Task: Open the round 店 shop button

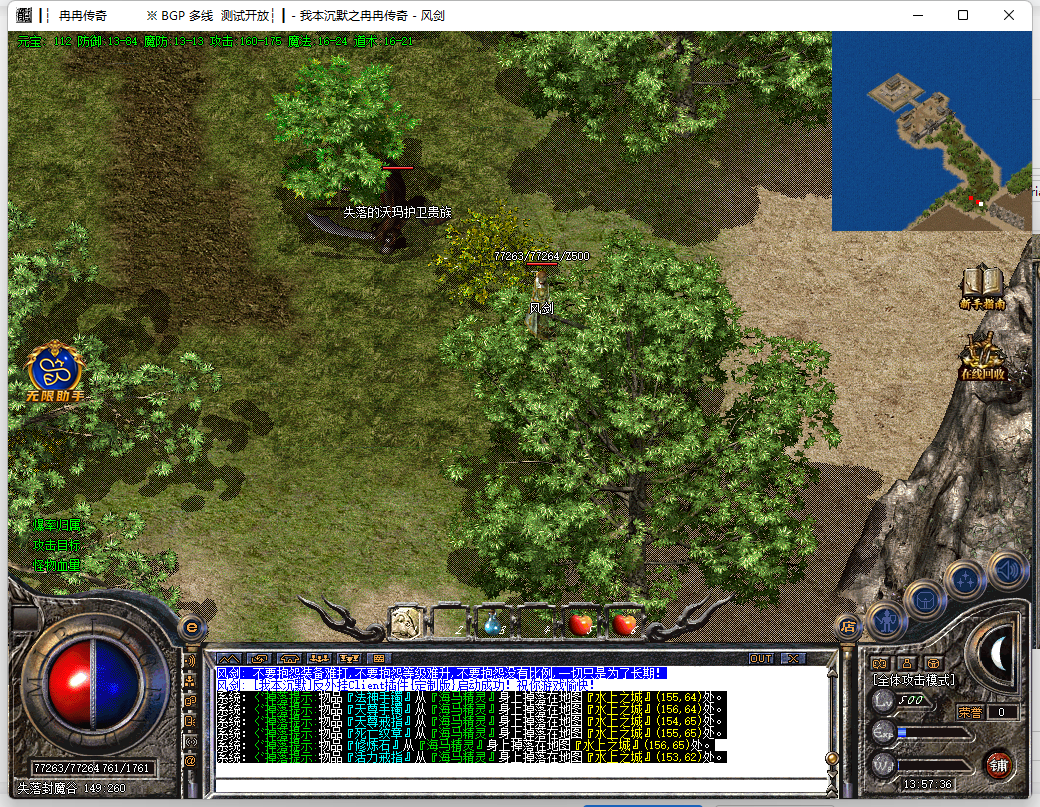Action: 848,627
